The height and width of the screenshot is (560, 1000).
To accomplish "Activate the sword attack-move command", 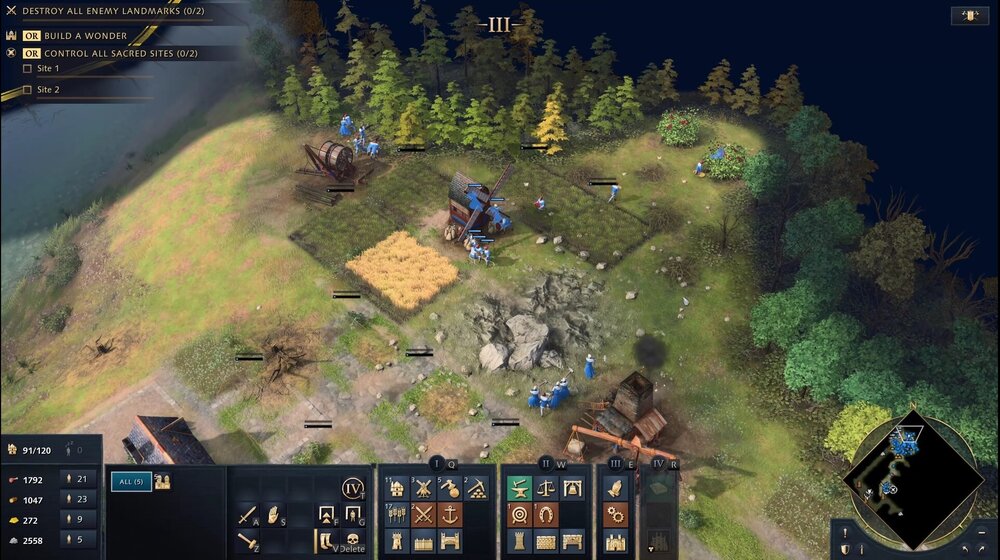I will click(247, 515).
